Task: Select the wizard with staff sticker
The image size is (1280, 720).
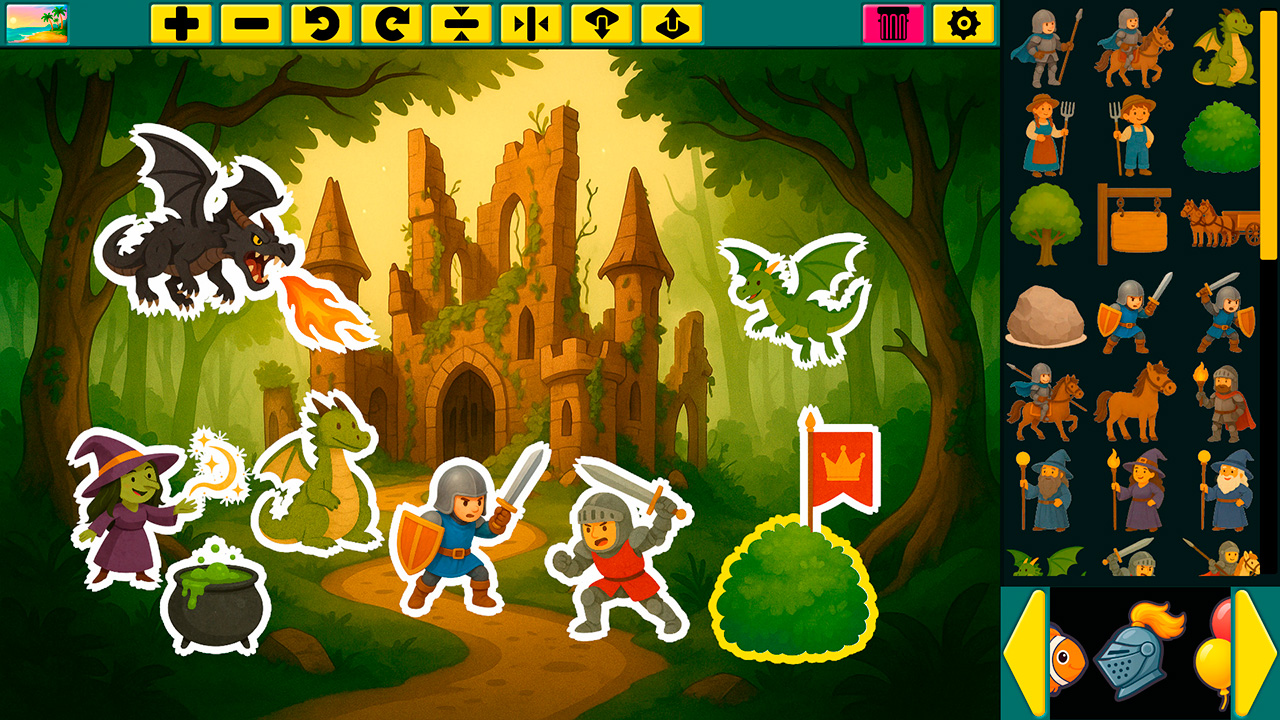Action: point(1044,490)
